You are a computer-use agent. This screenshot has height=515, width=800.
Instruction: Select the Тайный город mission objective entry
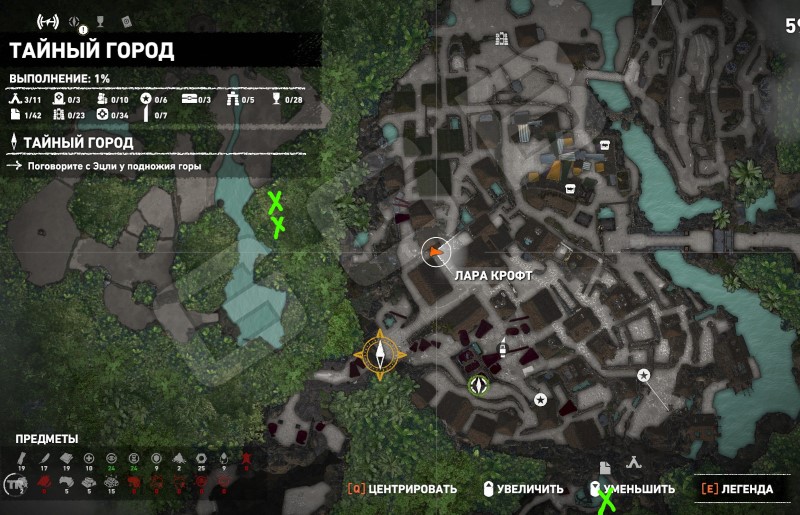tap(77, 142)
